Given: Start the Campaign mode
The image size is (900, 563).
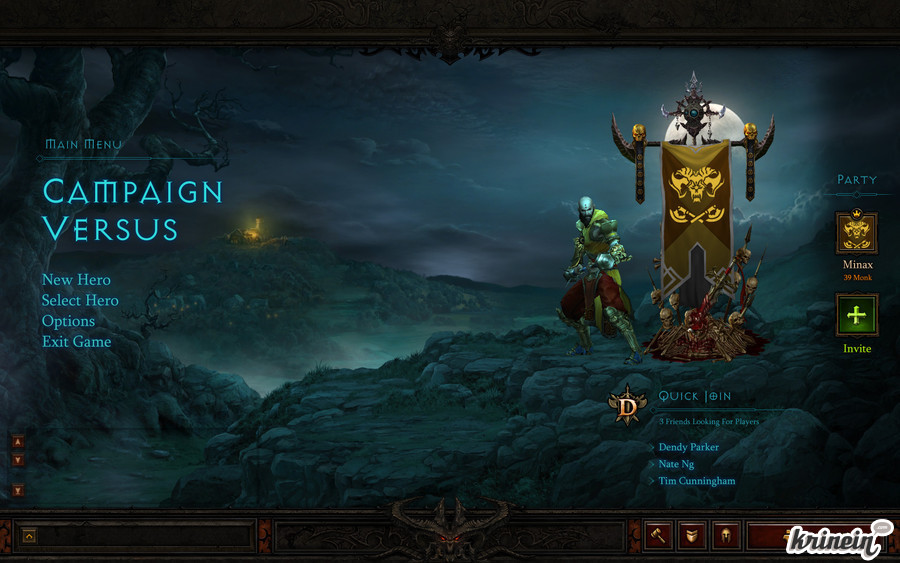Looking at the screenshot, I should coord(132,191).
